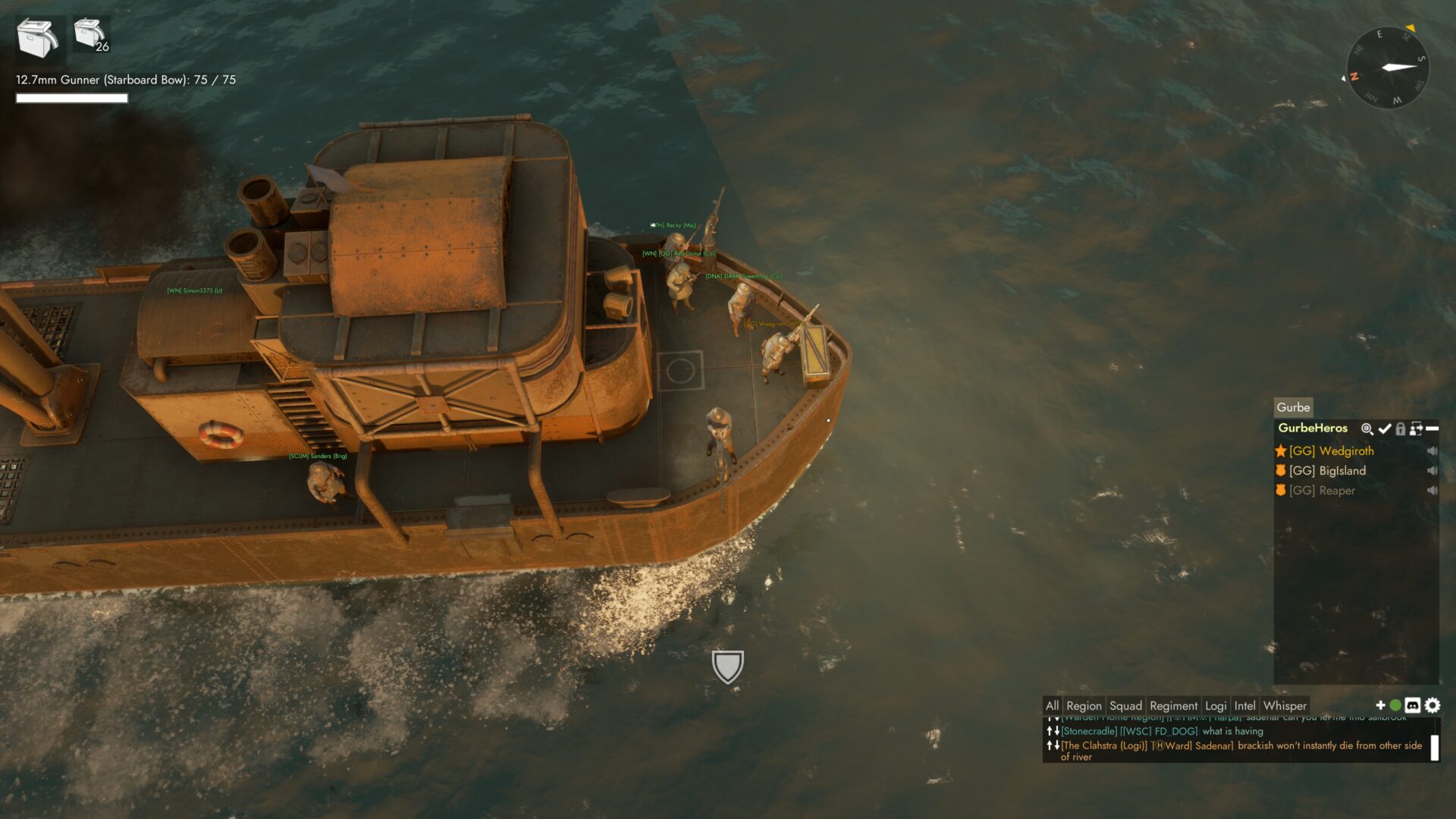1456x819 pixels.
Task: Switch to the Whisper chat tab
Action: 1285,706
